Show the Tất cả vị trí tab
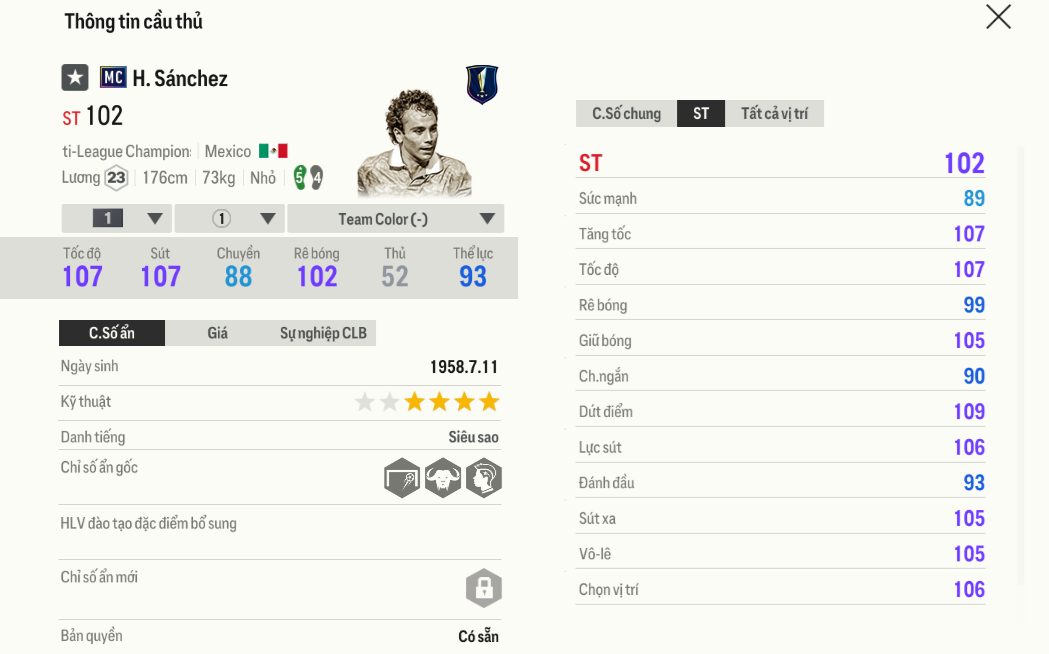Viewport: 1049px width, 654px height. pyautogui.click(x=774, y=114)
